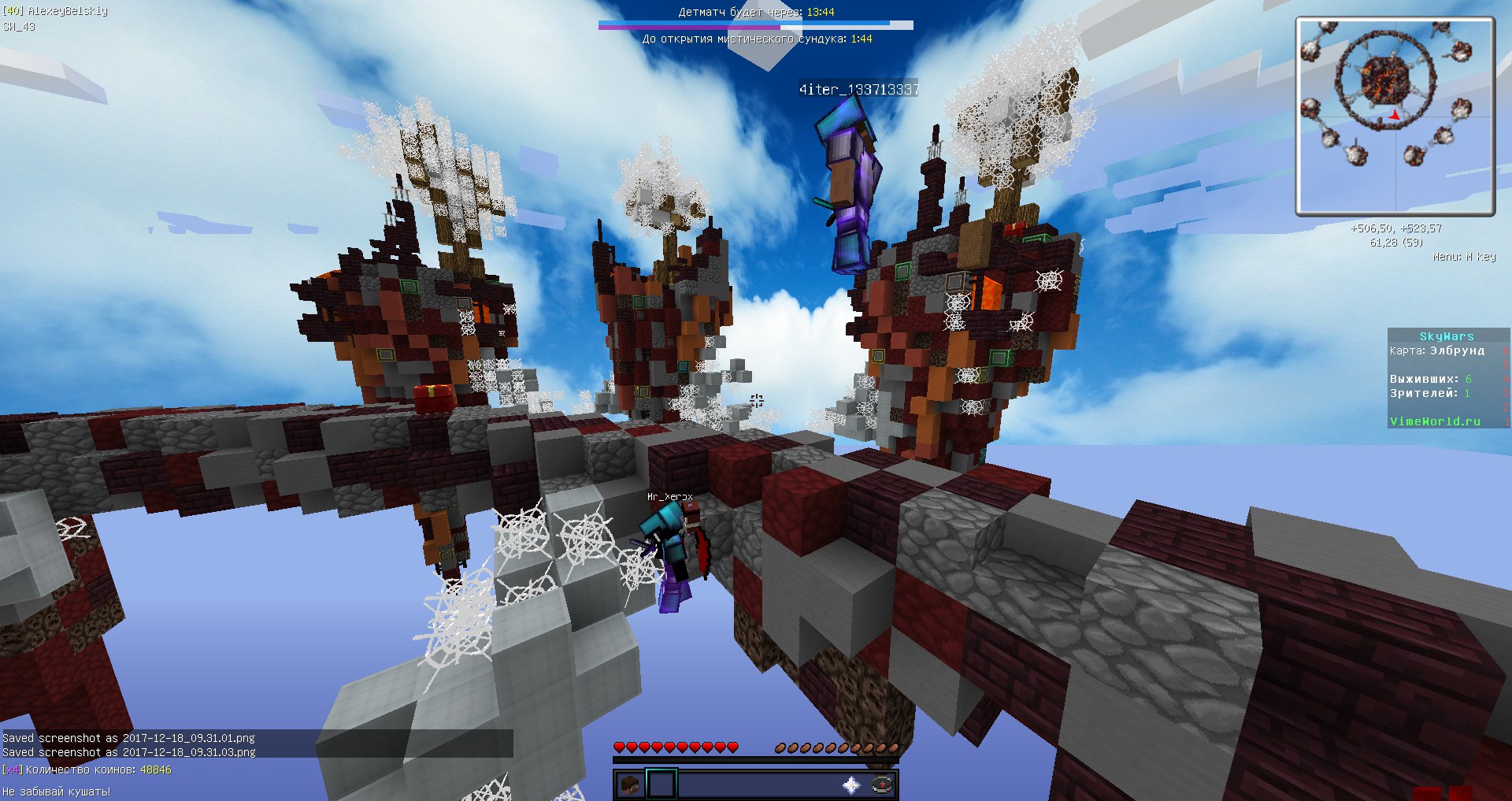The image size is (1512, 801).
Task: Click the coin count chat message
Action: pyautogui.click(x=87, y=770)
